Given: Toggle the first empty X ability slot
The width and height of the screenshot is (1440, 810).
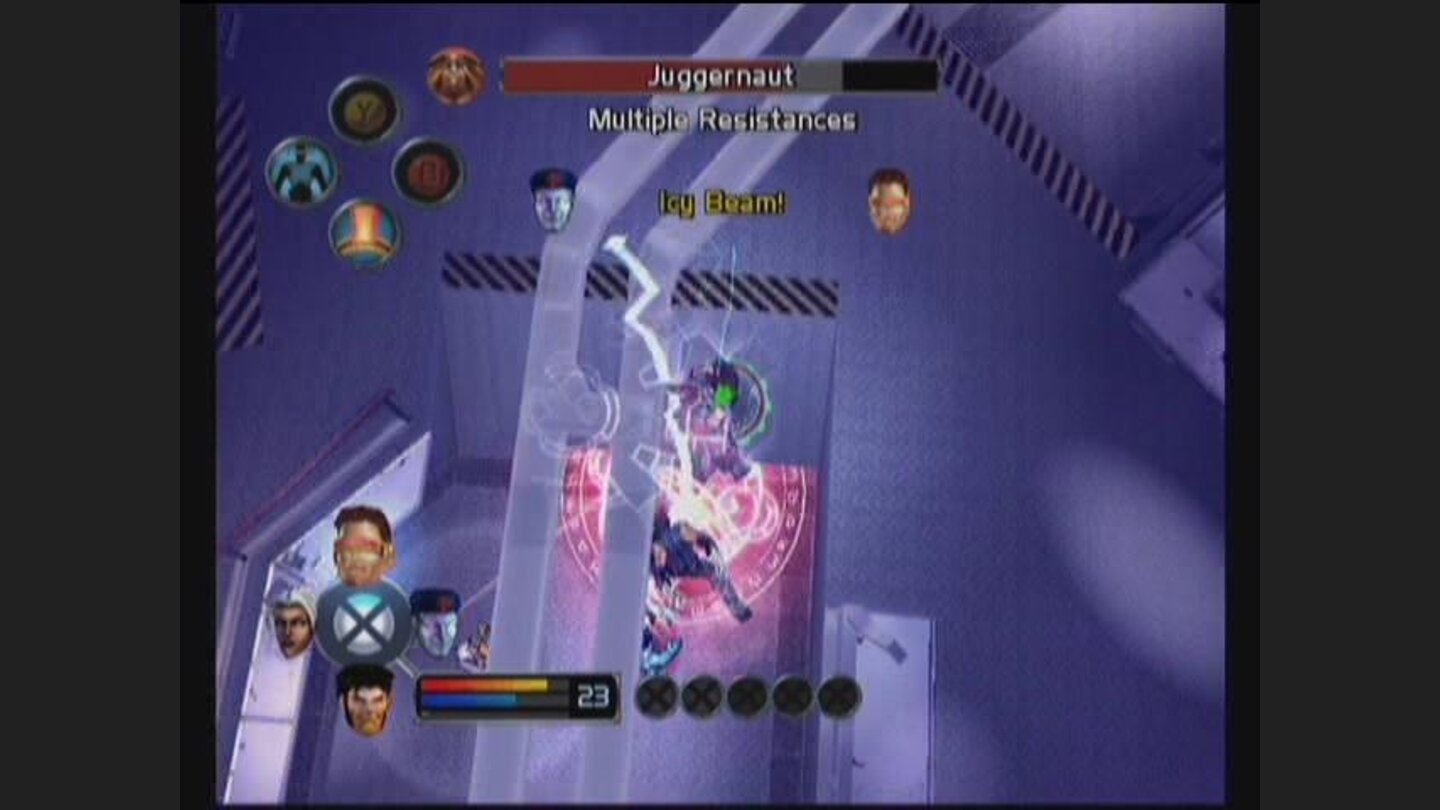Looking at the screenshot, I should click(x=659, y=697).
